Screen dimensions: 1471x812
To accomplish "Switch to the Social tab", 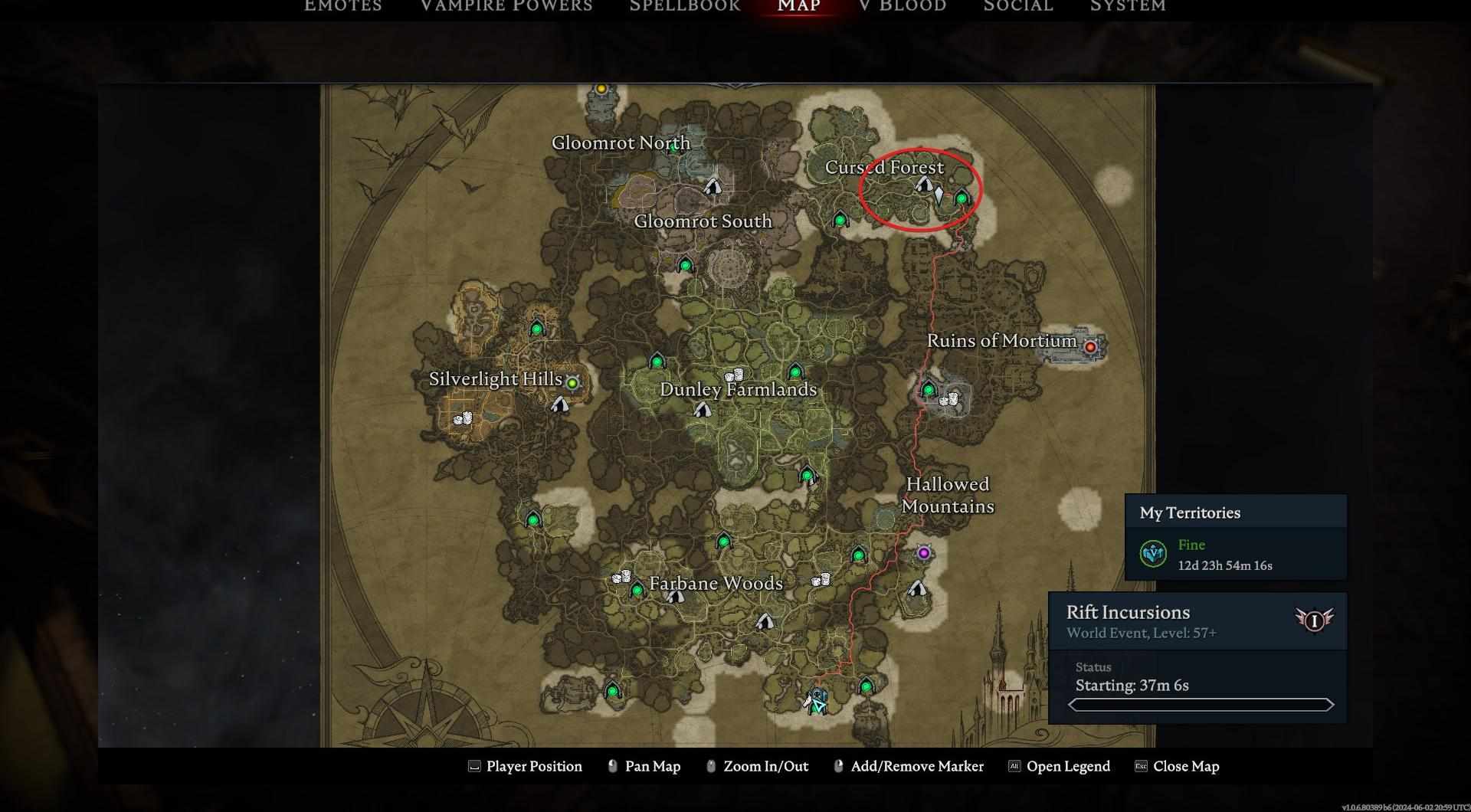I will pyautogui.click(x=1018, y=6).
